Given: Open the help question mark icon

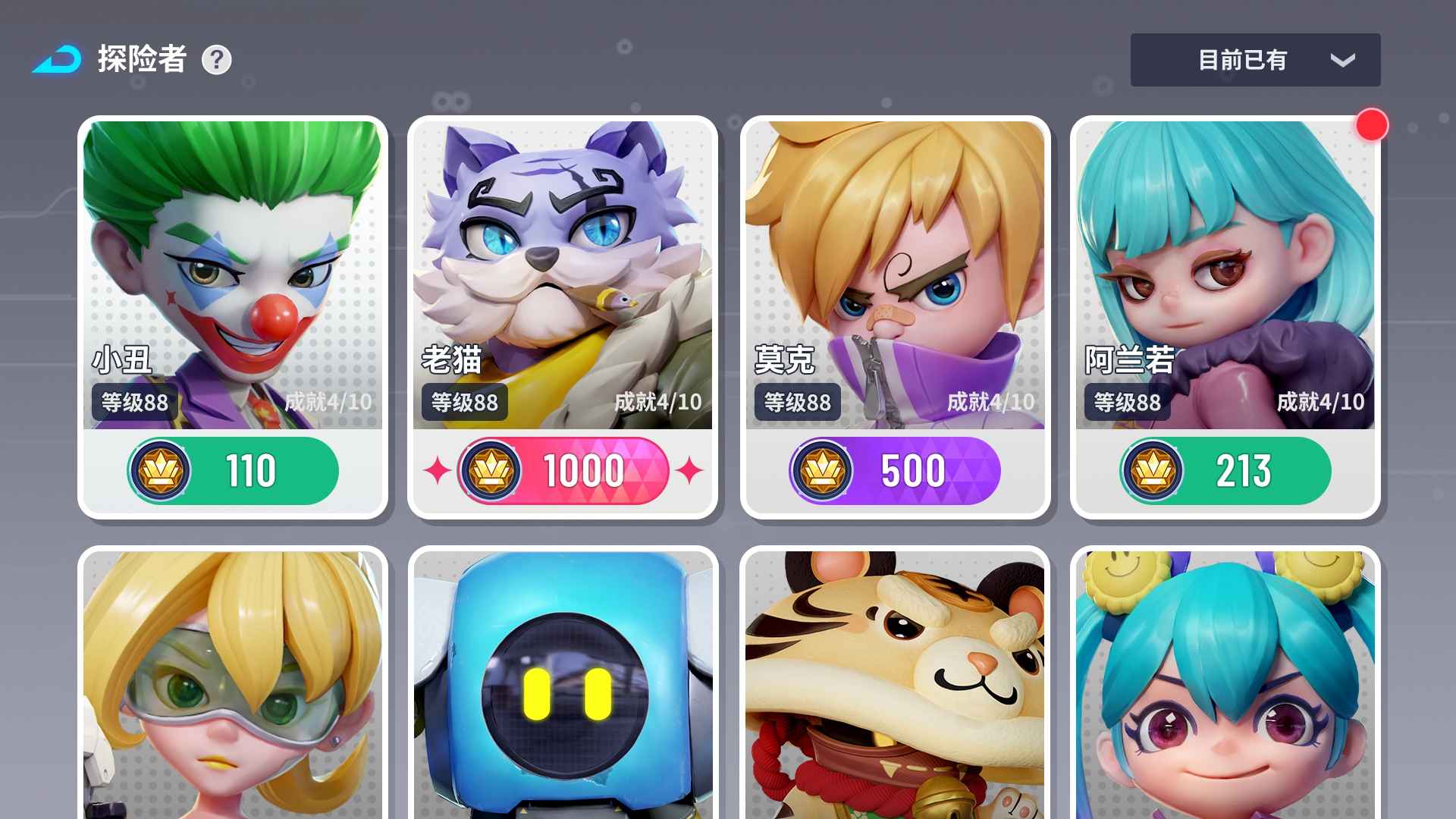Looking at the screenshot, I should coord(218,60).
